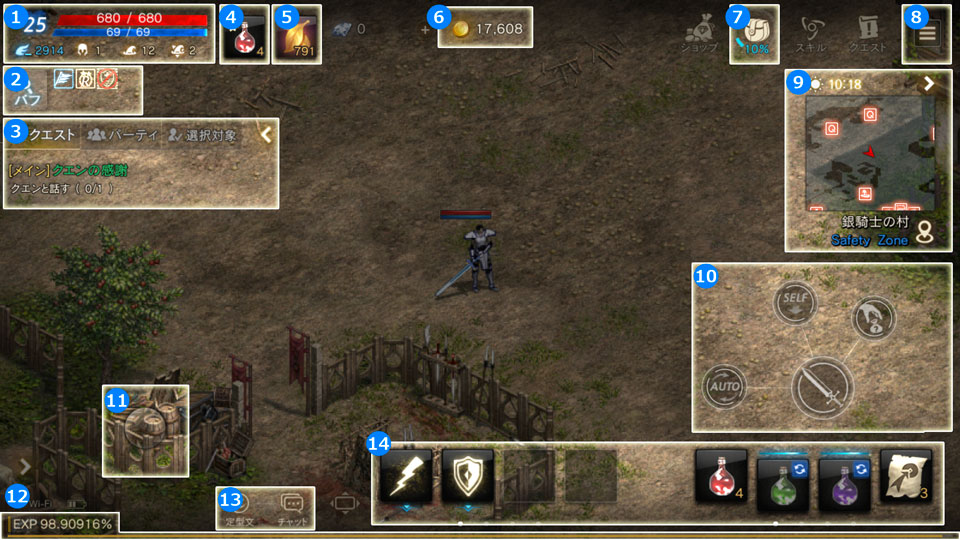Activate the shield skill in hotbar
This screenshot has height=540, width=960.
click(x=467, y=475)
